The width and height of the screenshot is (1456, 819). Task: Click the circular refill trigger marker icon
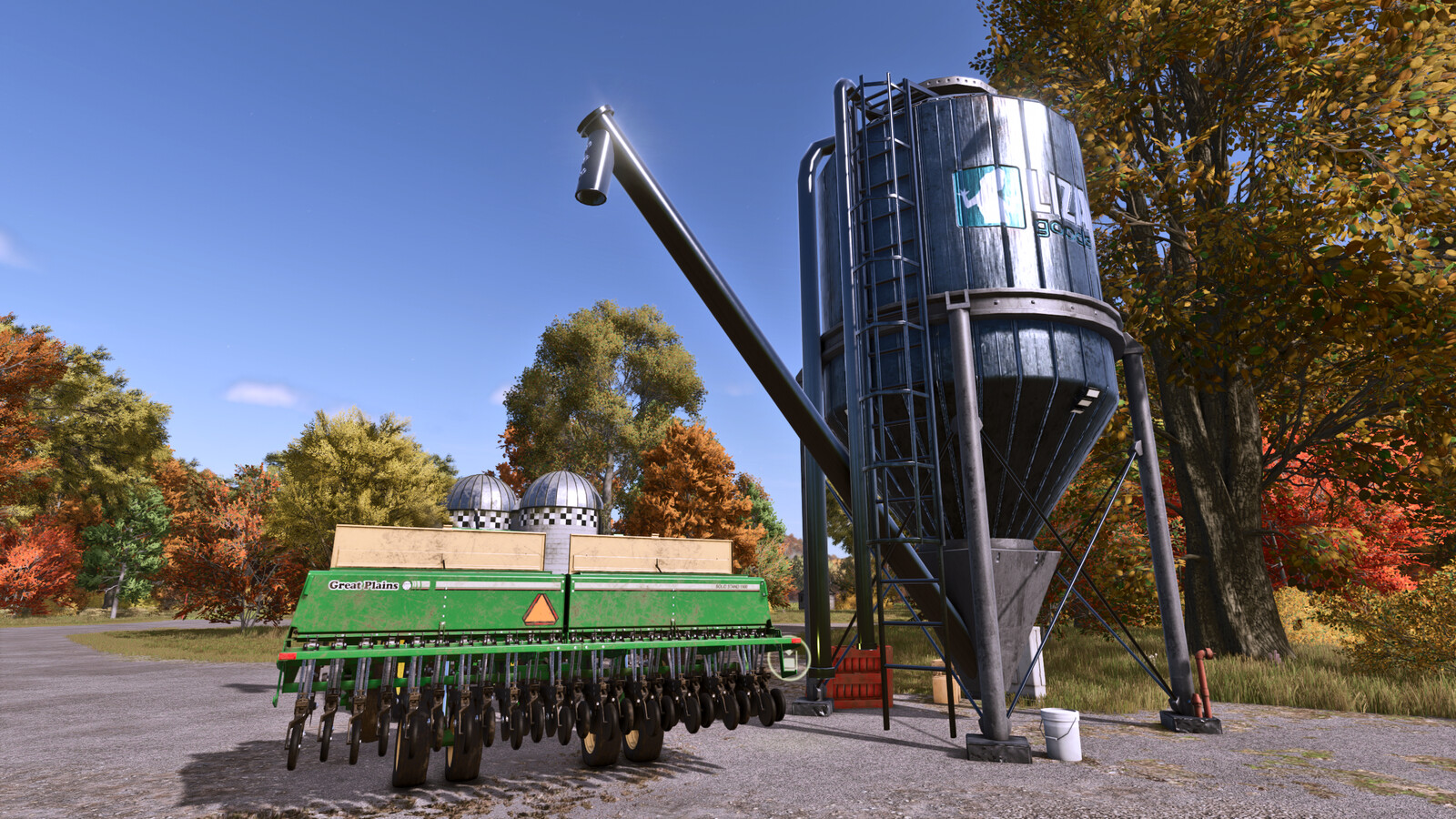[788, 657]
